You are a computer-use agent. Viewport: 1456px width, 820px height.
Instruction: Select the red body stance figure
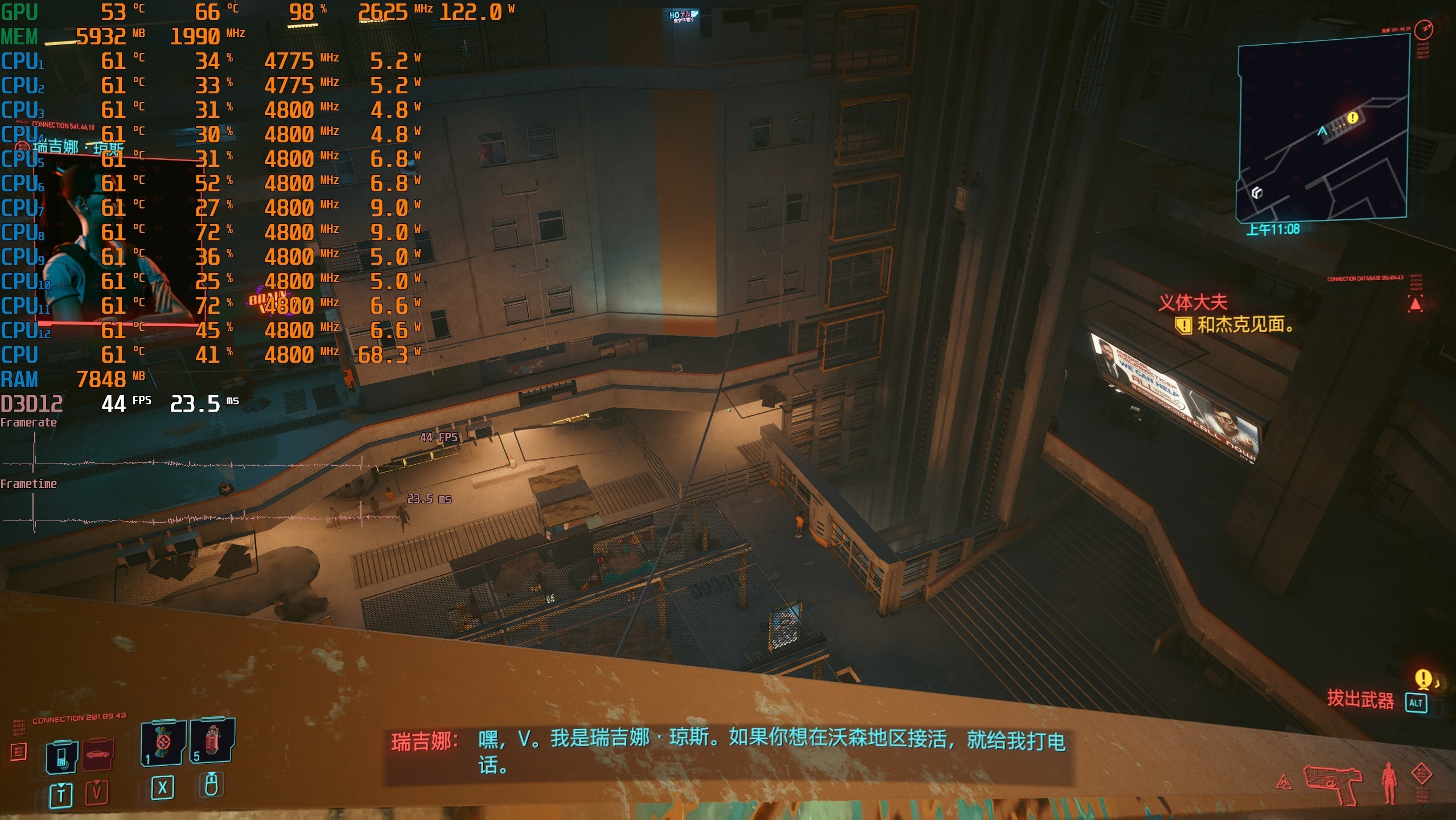coord(1389,782)
